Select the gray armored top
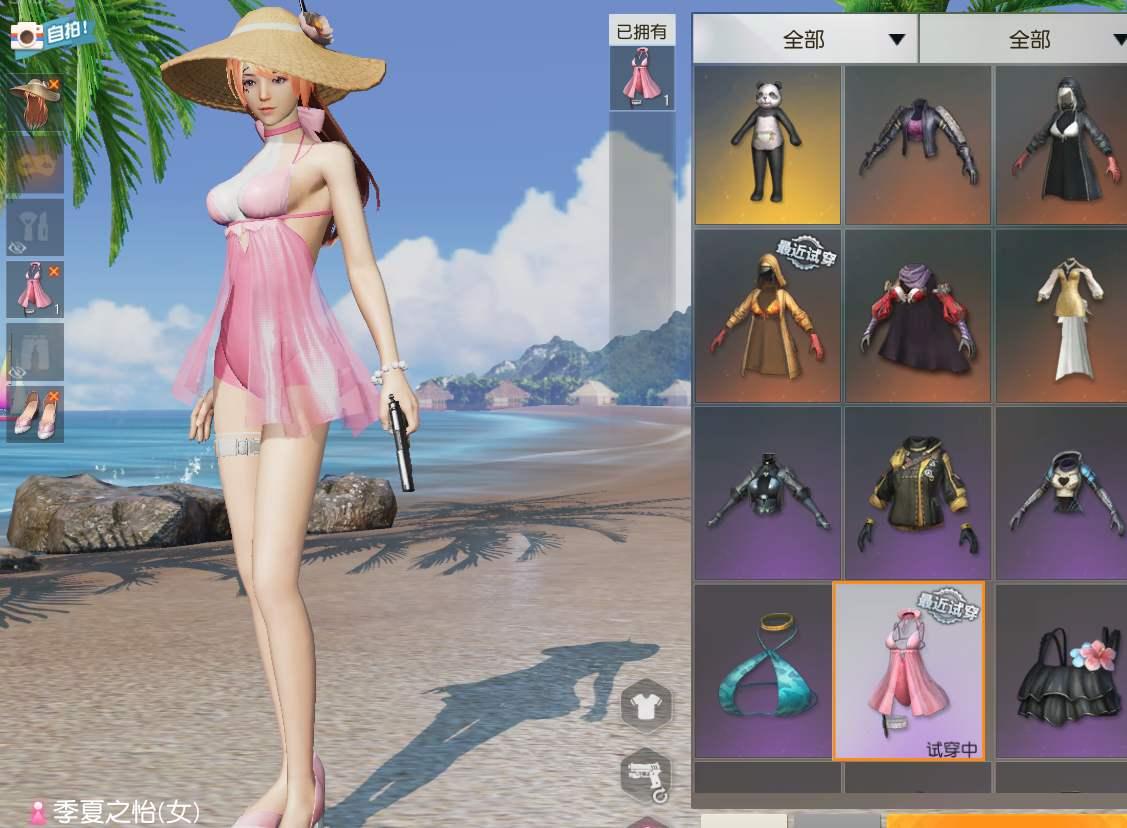Screen dimensions: 1127x828 point(767,493)
